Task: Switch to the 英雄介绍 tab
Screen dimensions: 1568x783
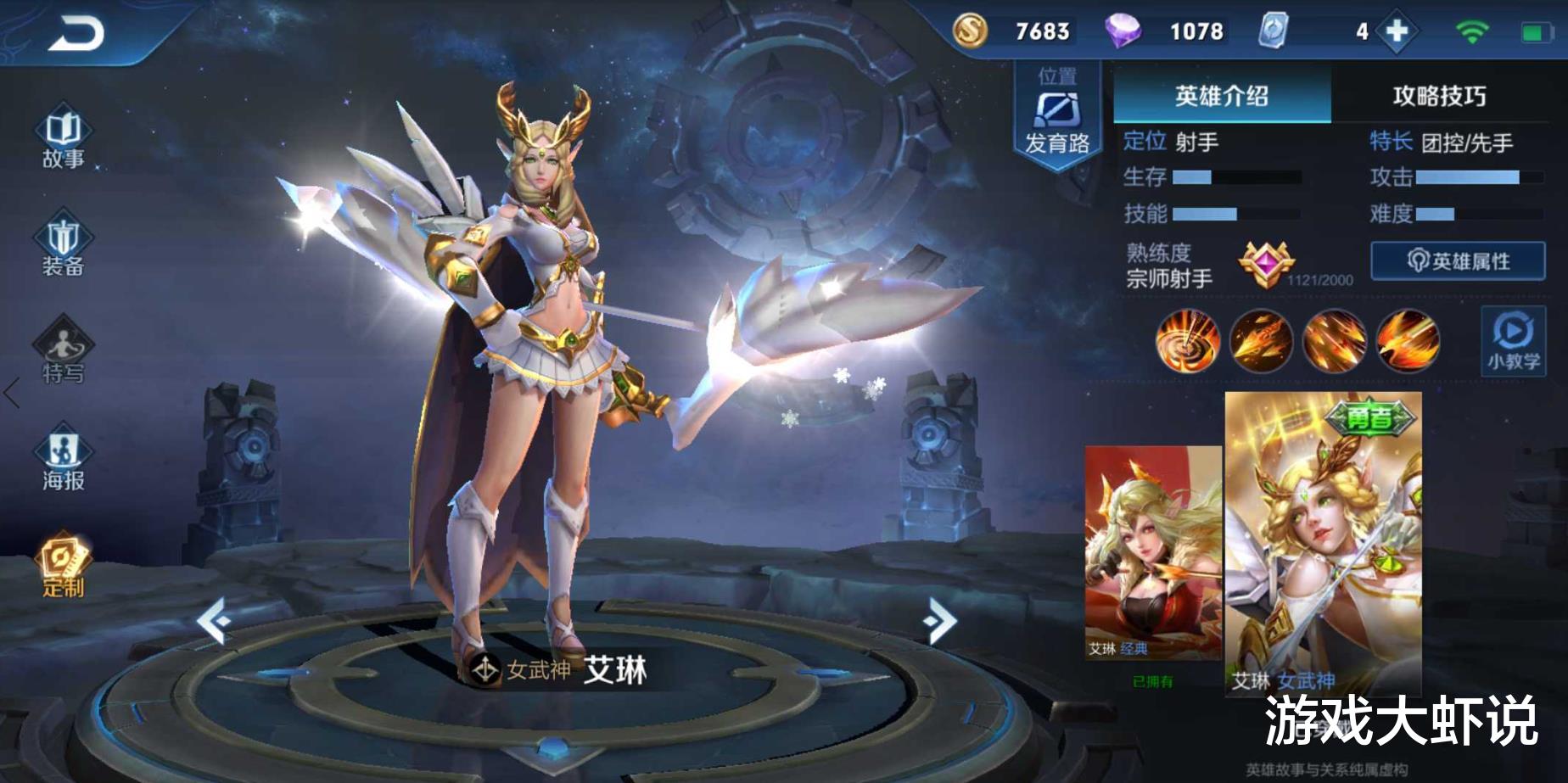Action: click(1218, 96)
